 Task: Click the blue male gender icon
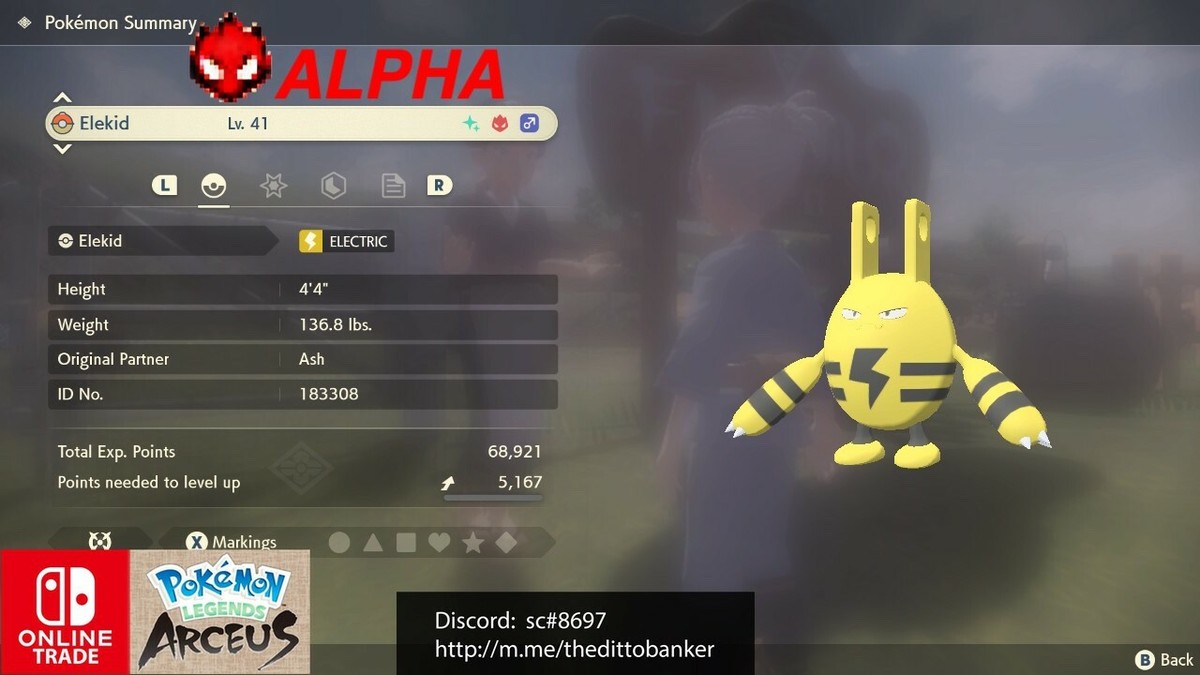click(x=529, y=124)
